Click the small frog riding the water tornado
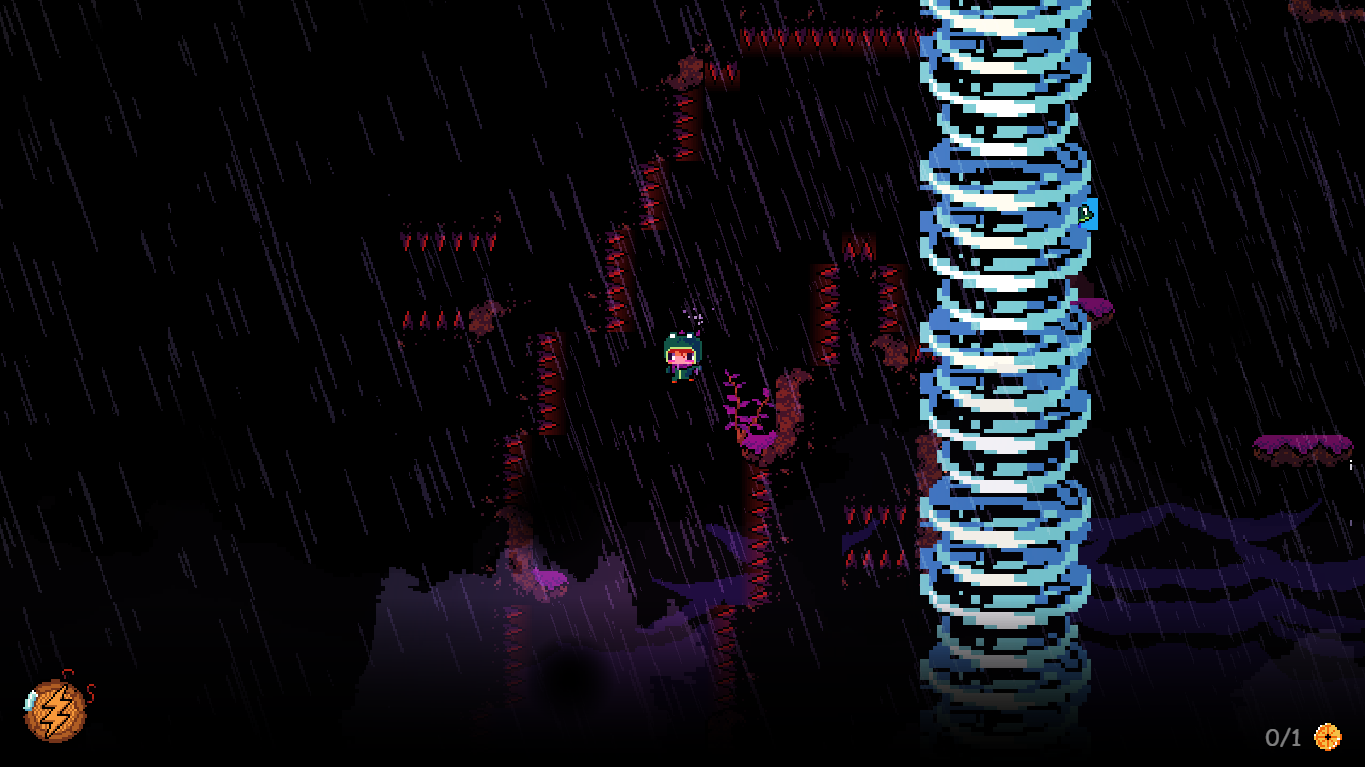The height and width of the screenshot is (767, 1365). [1086, 213]
